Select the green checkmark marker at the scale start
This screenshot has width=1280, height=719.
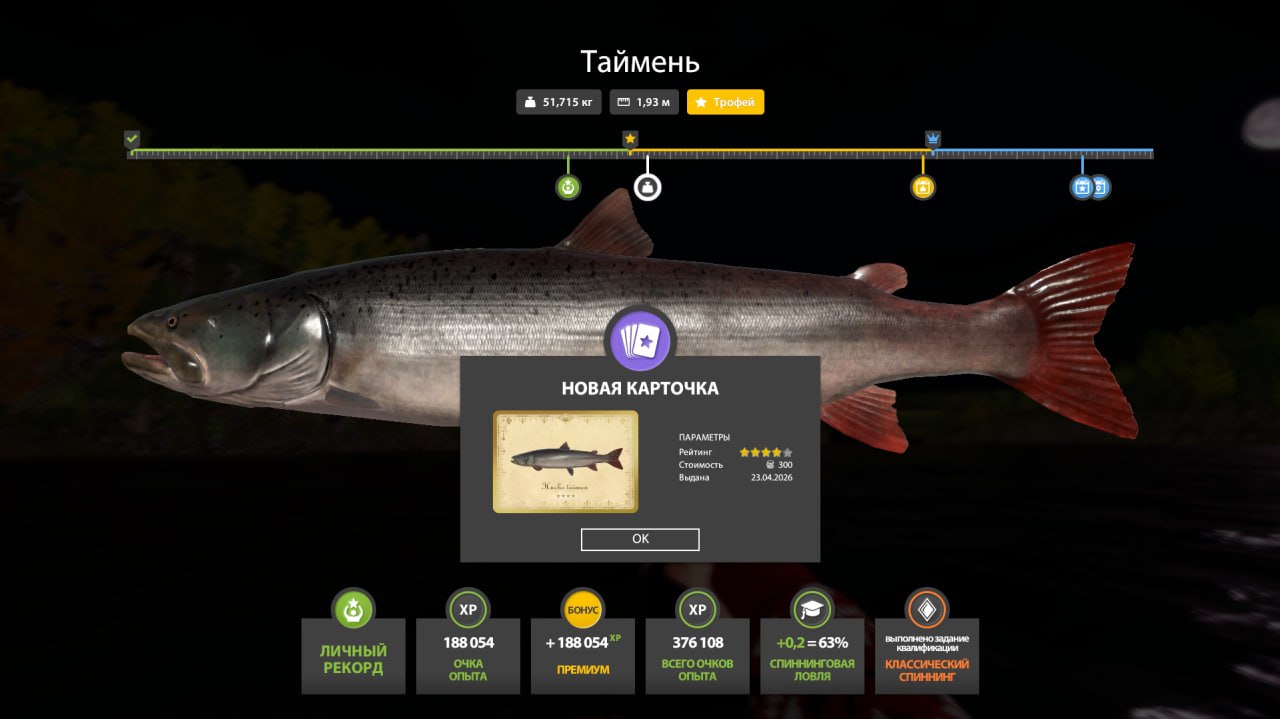[132, 139]
